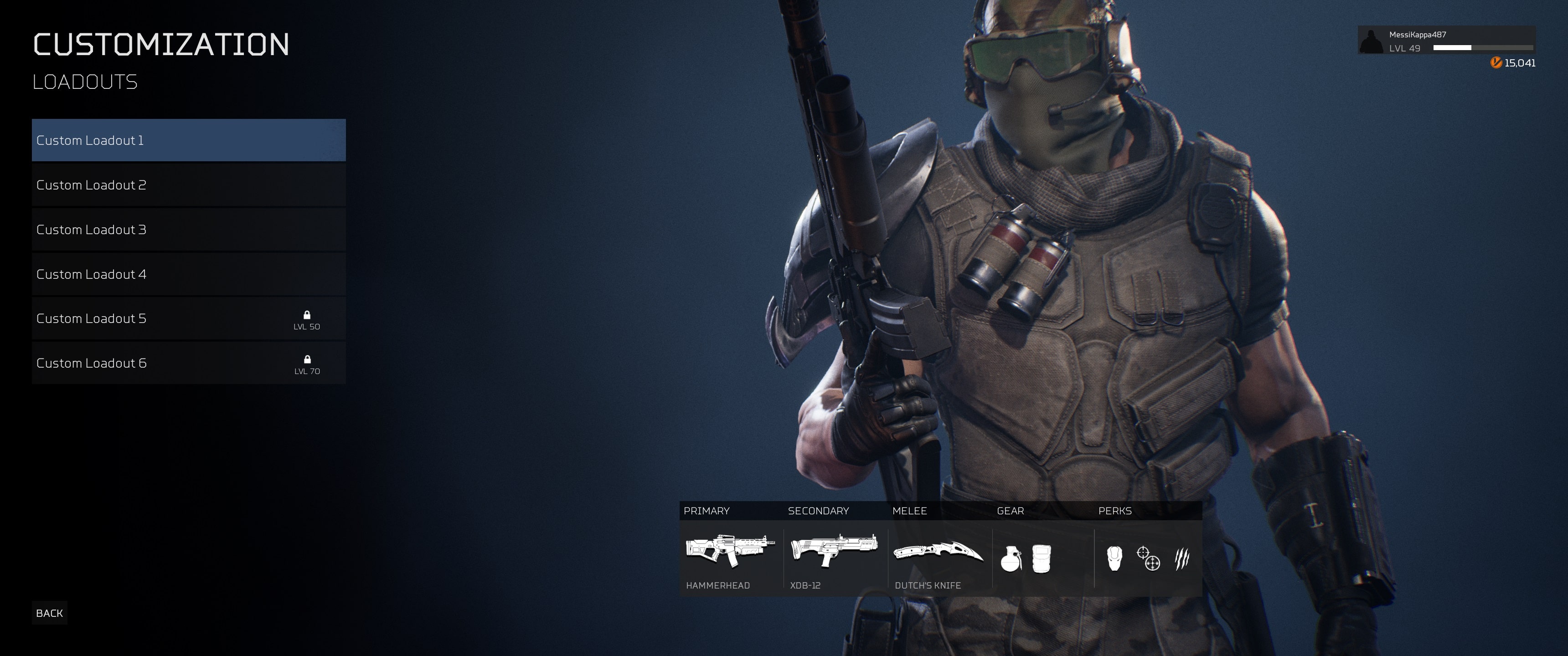
Task: Open the MessiKappa487 player profile card
Action: coord(1446,41)
